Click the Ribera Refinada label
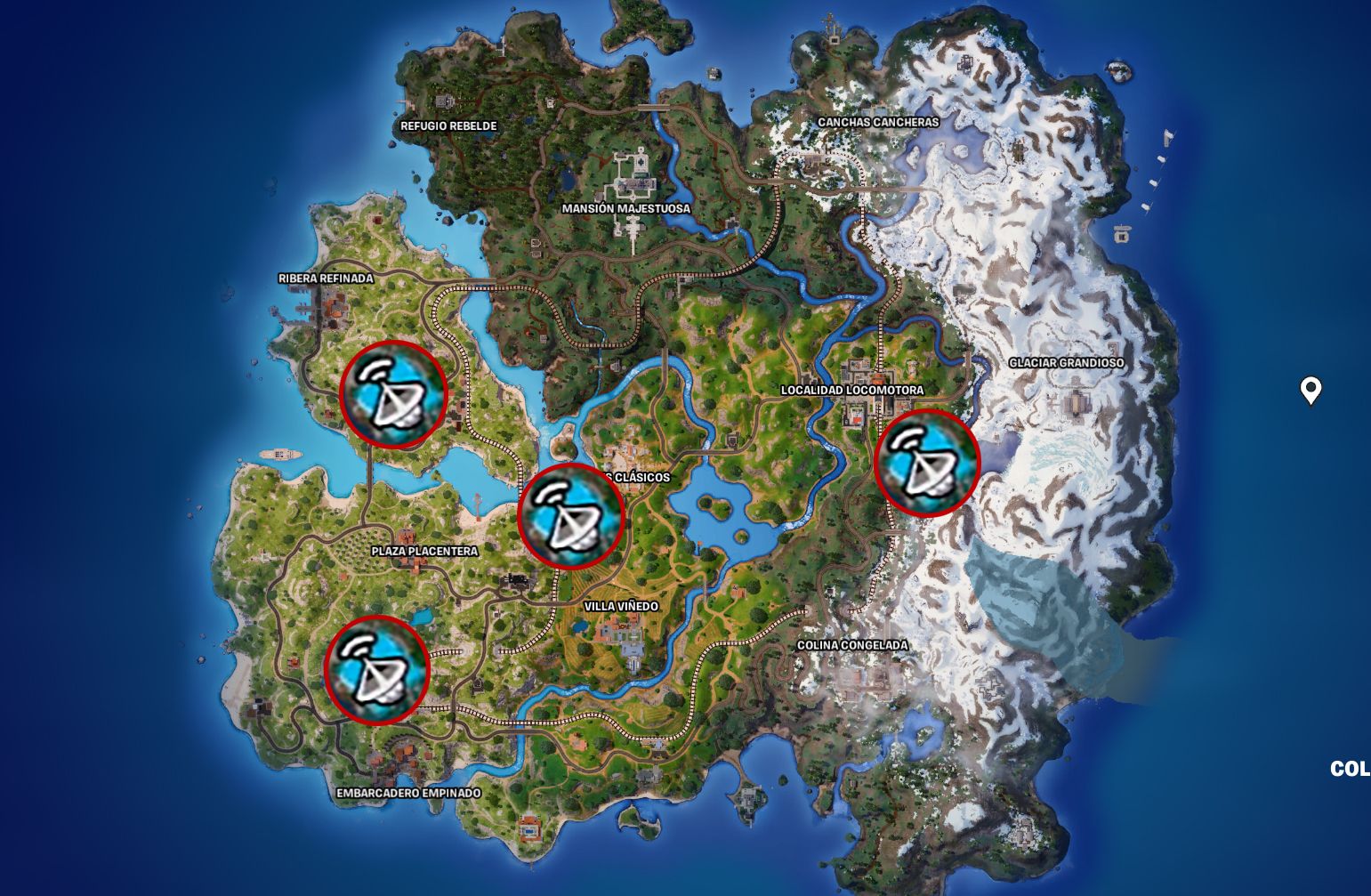This screenshot has width=1371, height=896. [x=327, y=278]
